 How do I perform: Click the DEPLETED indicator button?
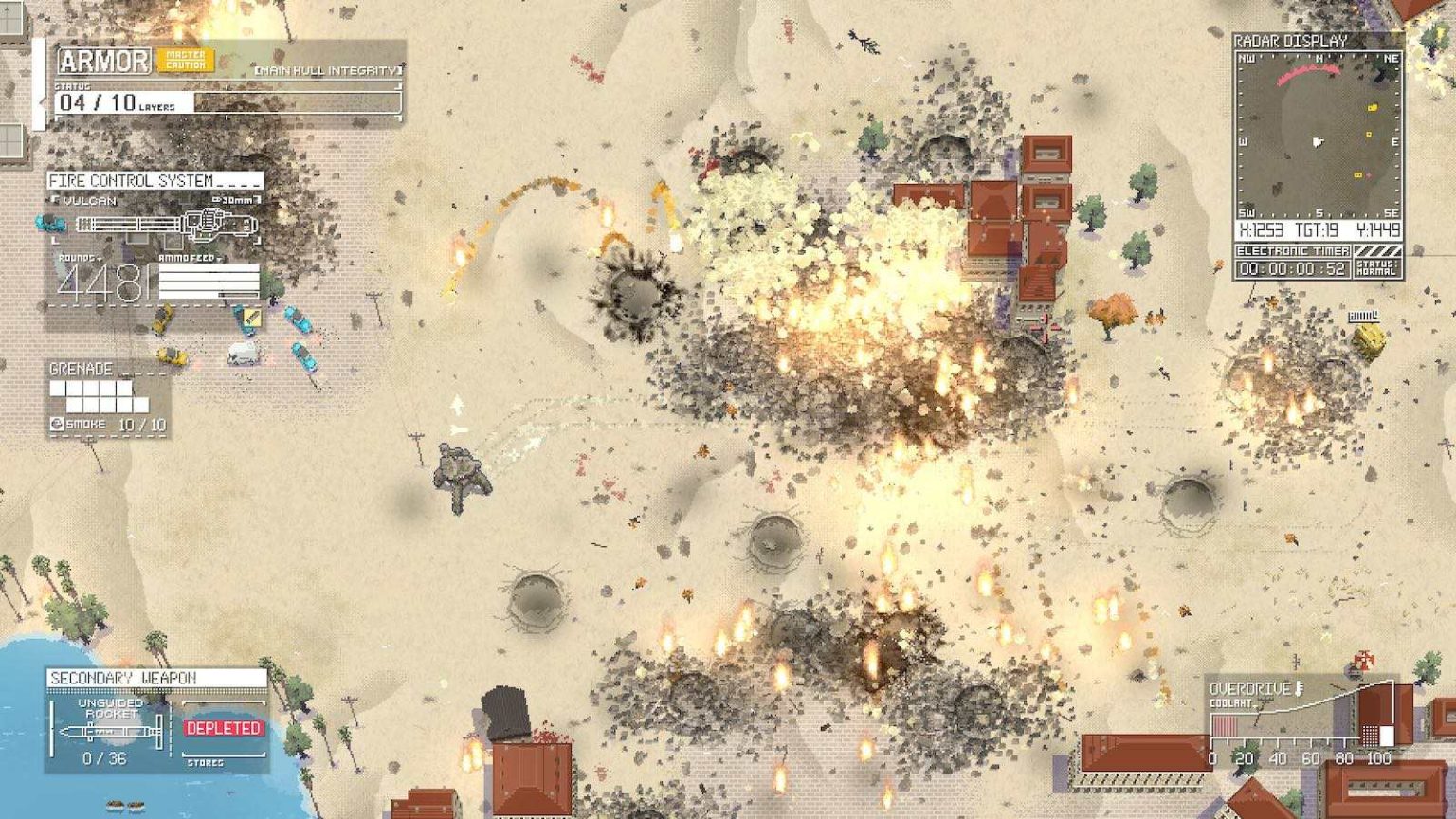click(223, 730)
